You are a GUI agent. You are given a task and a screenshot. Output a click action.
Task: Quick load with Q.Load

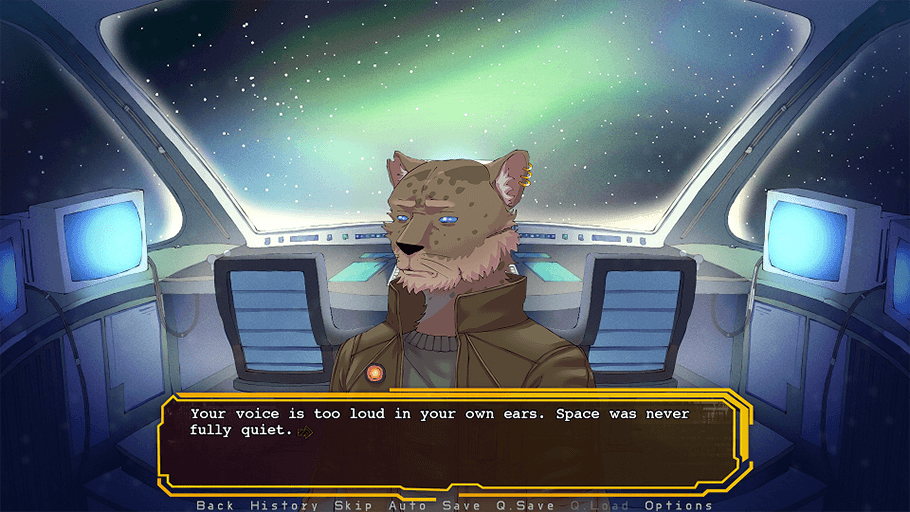[x=600, y=505]
